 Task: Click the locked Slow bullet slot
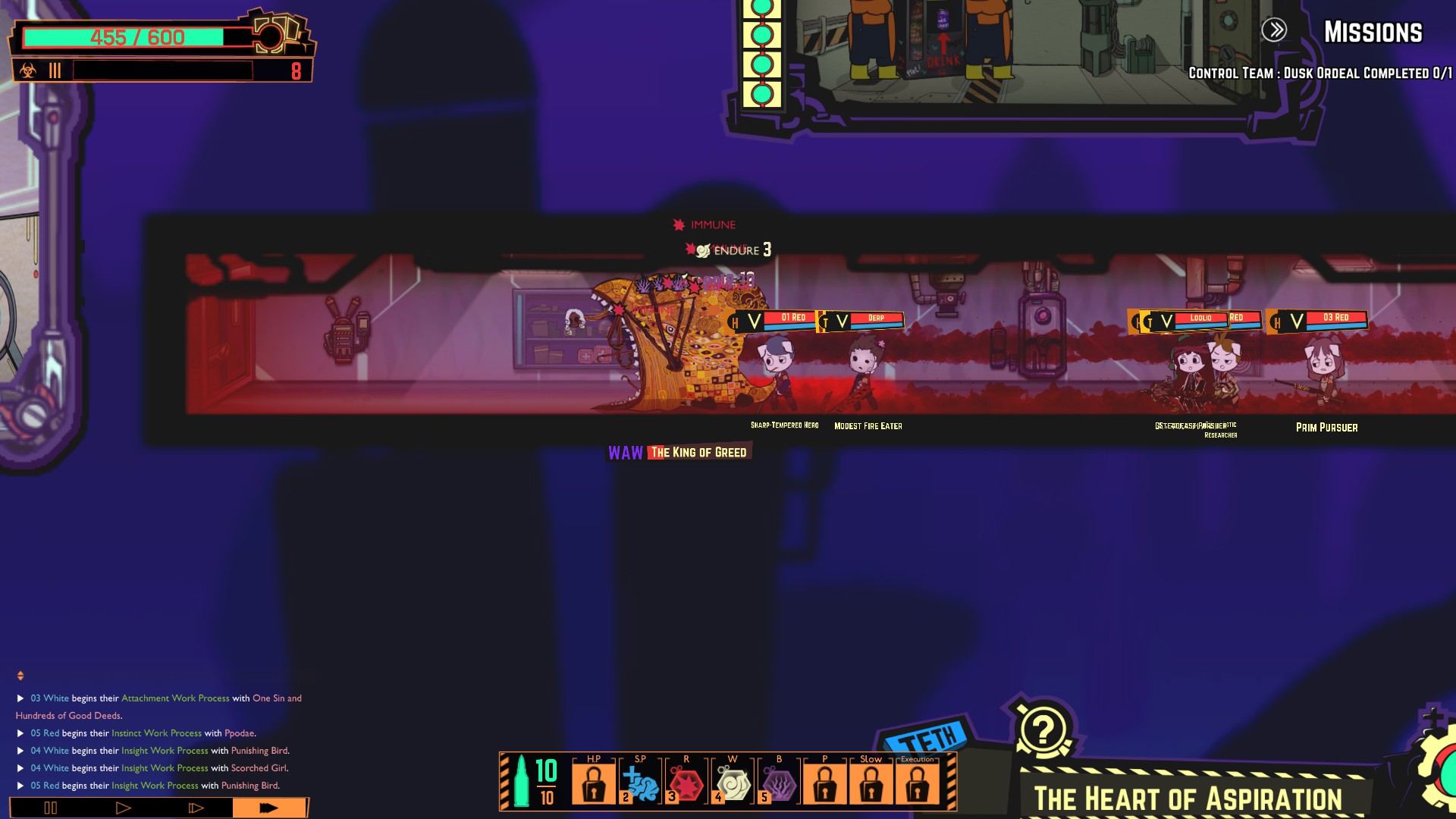pos(871,783)
